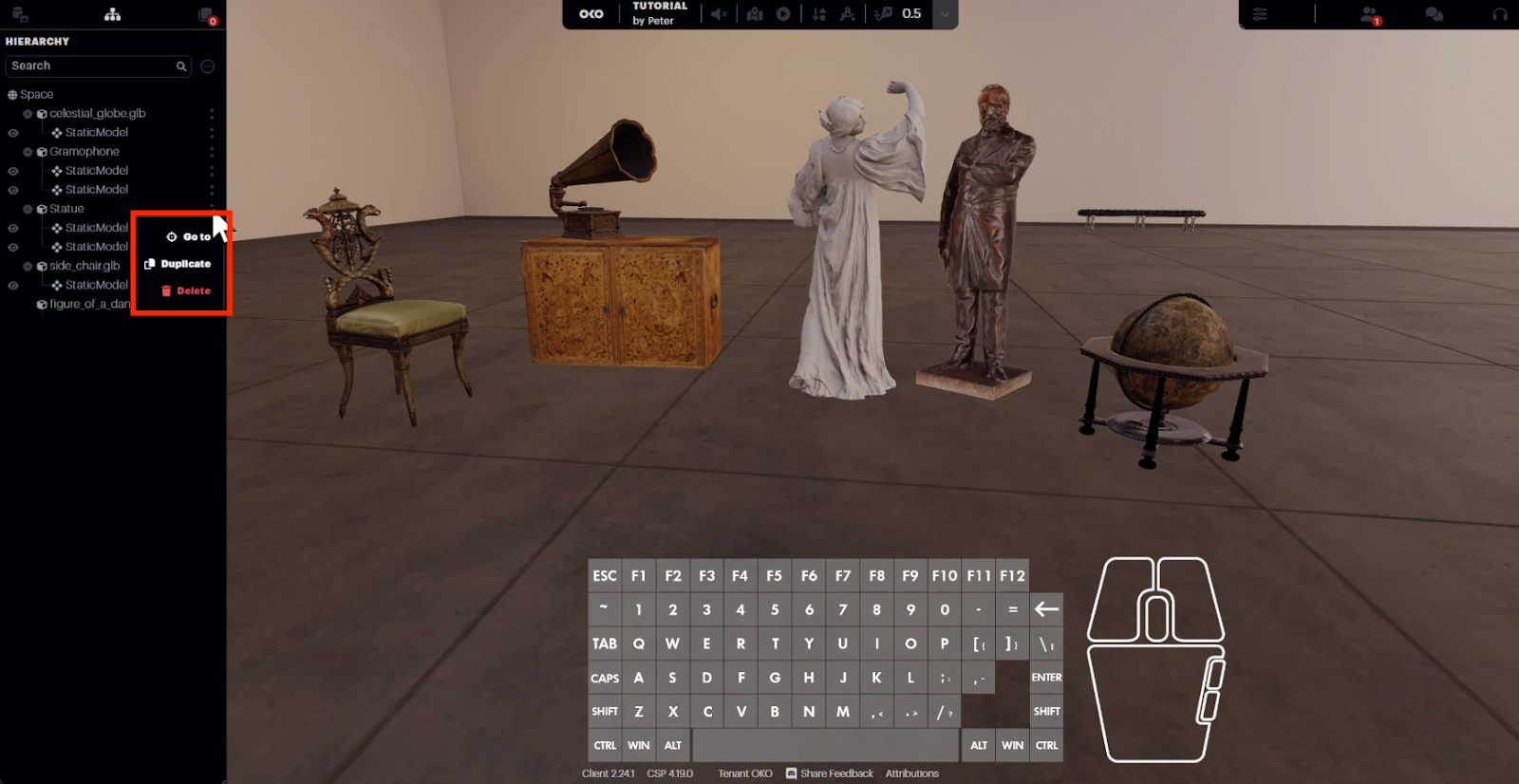This screenshot has height=784, width=1519.
Task: Select celestial_globe.glb in the hierarchy
Action: [97, 114]
